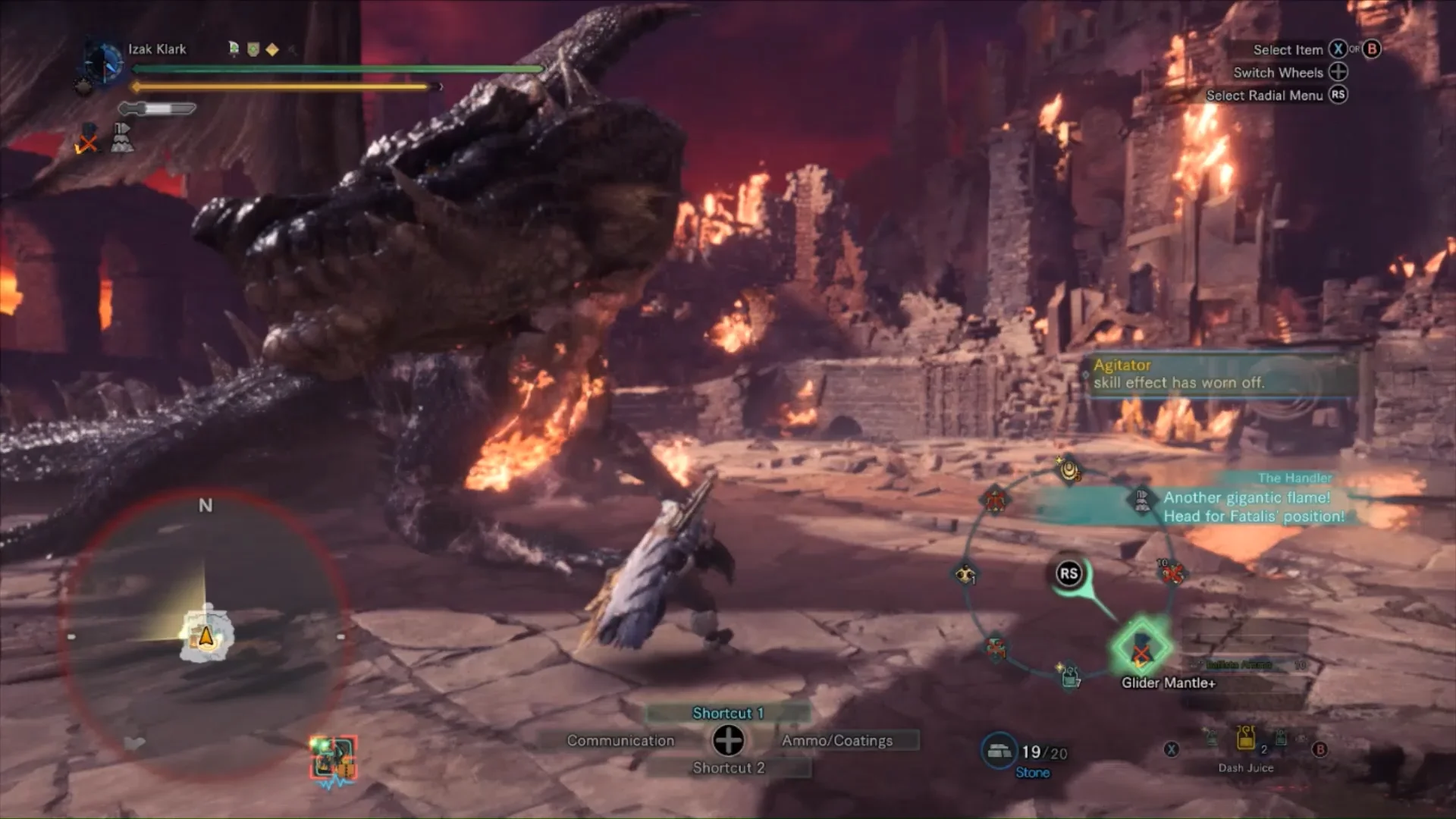Click the mantle status icon with orange cross
Image resolution: width=1456 pixels, height=819 pixels.
pos(88,140)
